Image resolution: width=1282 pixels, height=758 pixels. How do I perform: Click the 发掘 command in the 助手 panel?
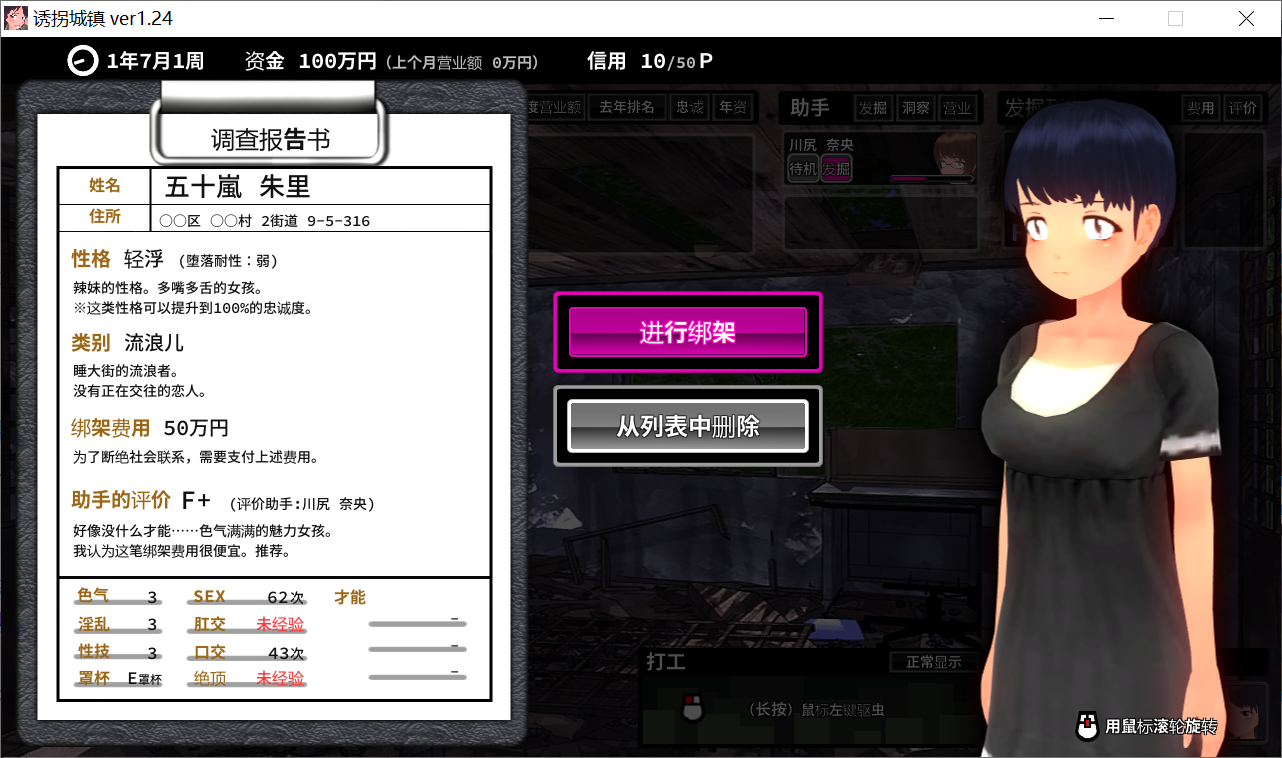pos(873,107)
